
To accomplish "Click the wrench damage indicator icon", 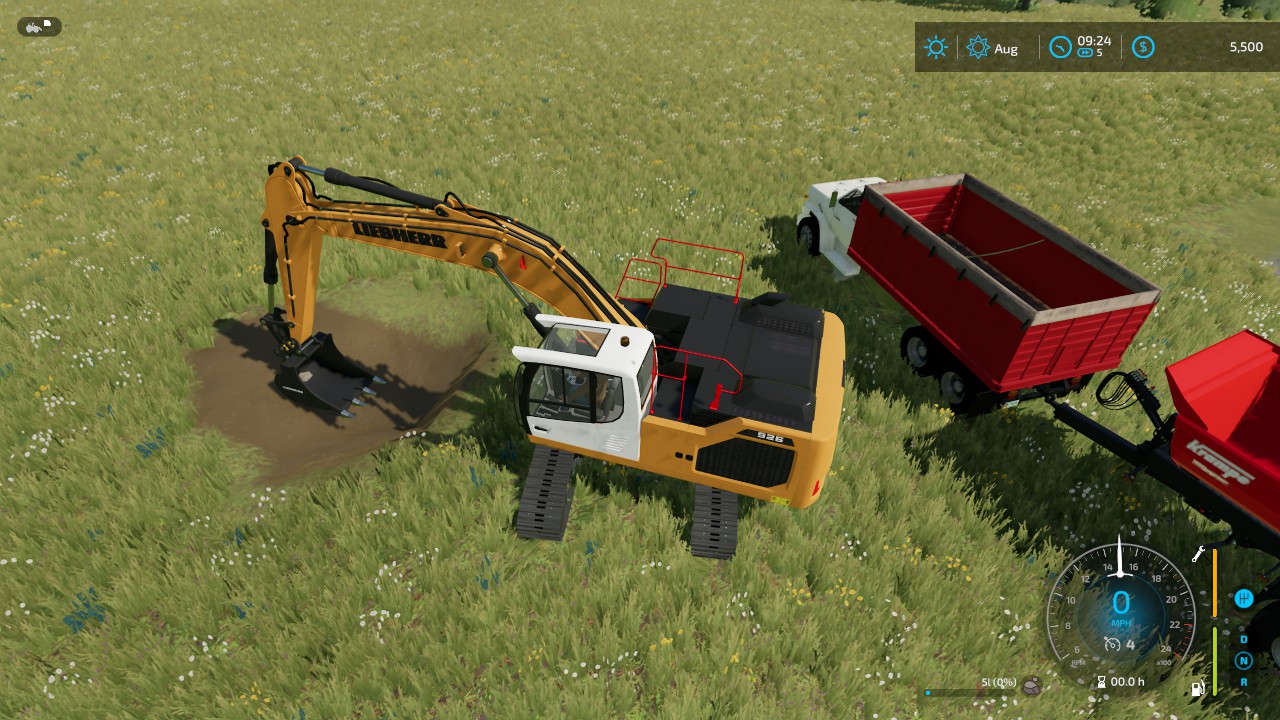I will click(1197, 554).
